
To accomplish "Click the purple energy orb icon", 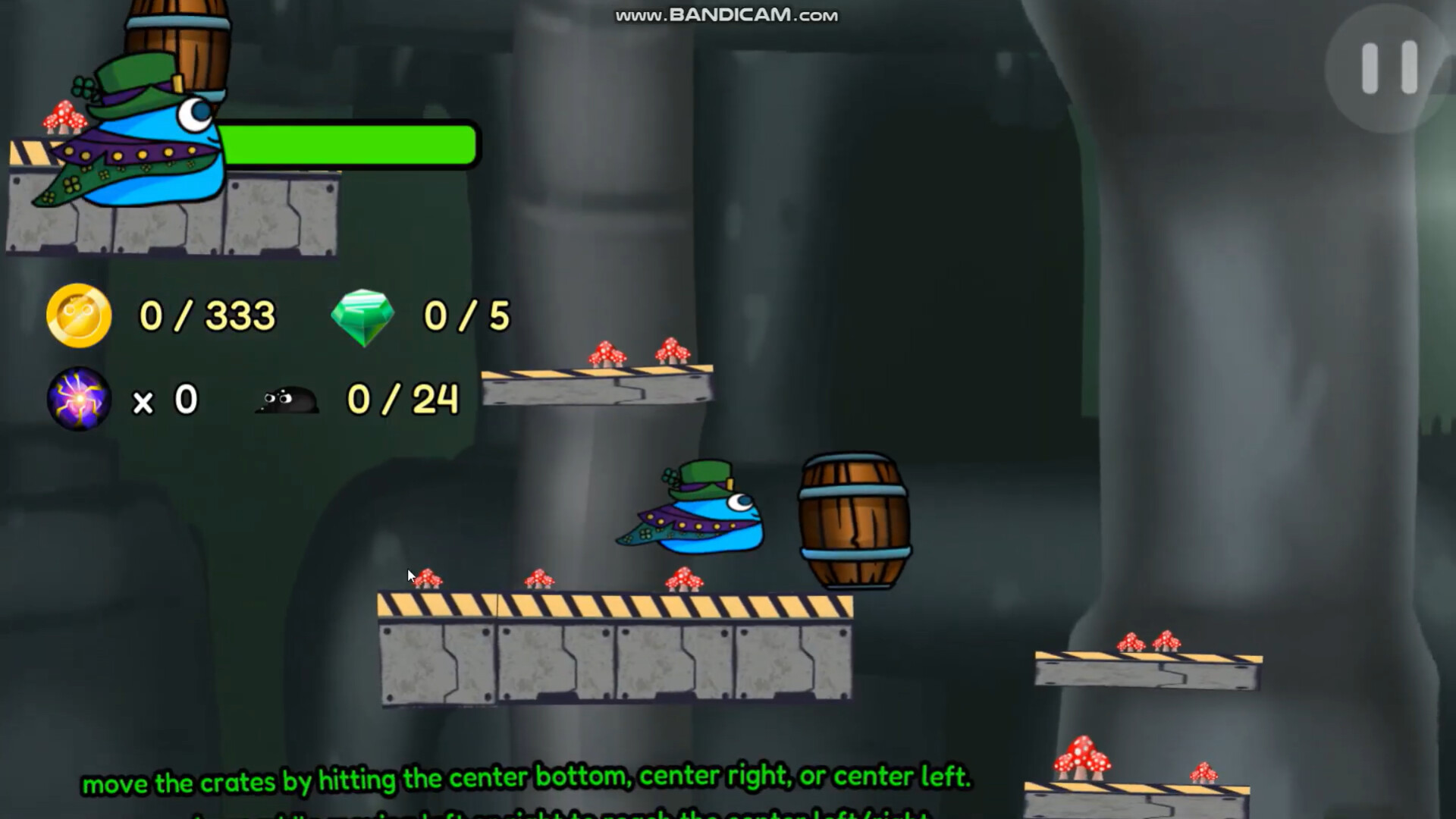I will (x=79, y=400).
